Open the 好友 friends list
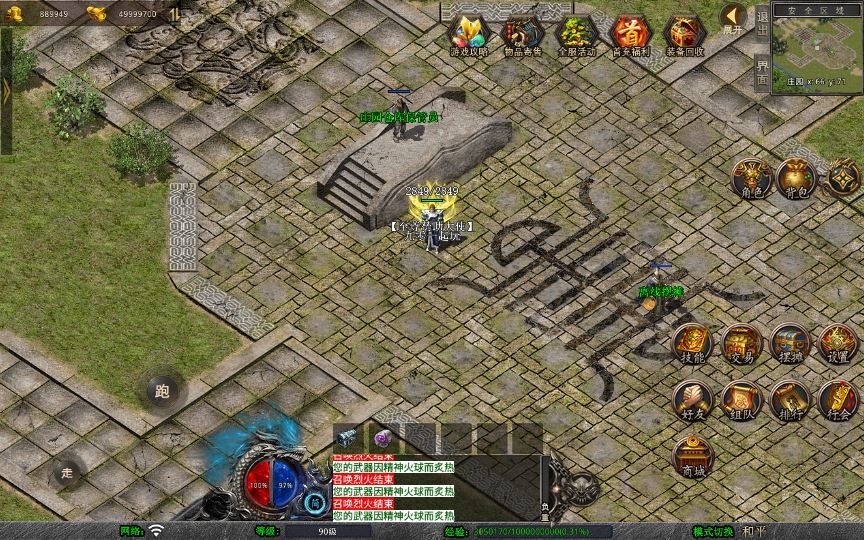Image resolution: width=864 pixels, height=540 pixels. (692, 400)
